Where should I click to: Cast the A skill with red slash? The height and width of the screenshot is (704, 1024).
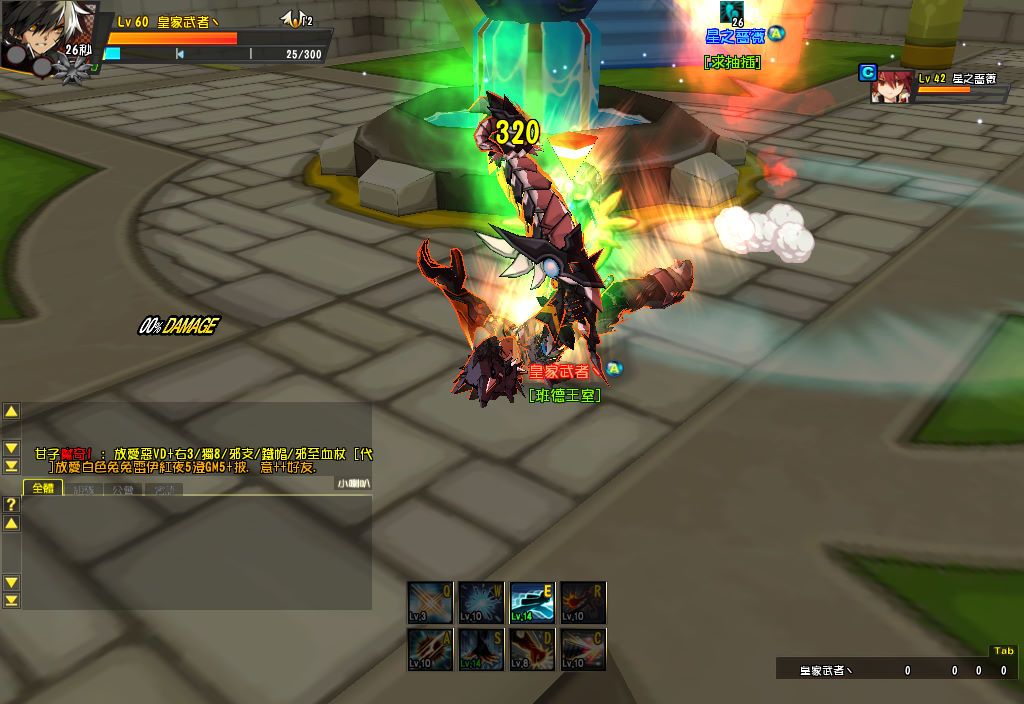click(432, 649)
